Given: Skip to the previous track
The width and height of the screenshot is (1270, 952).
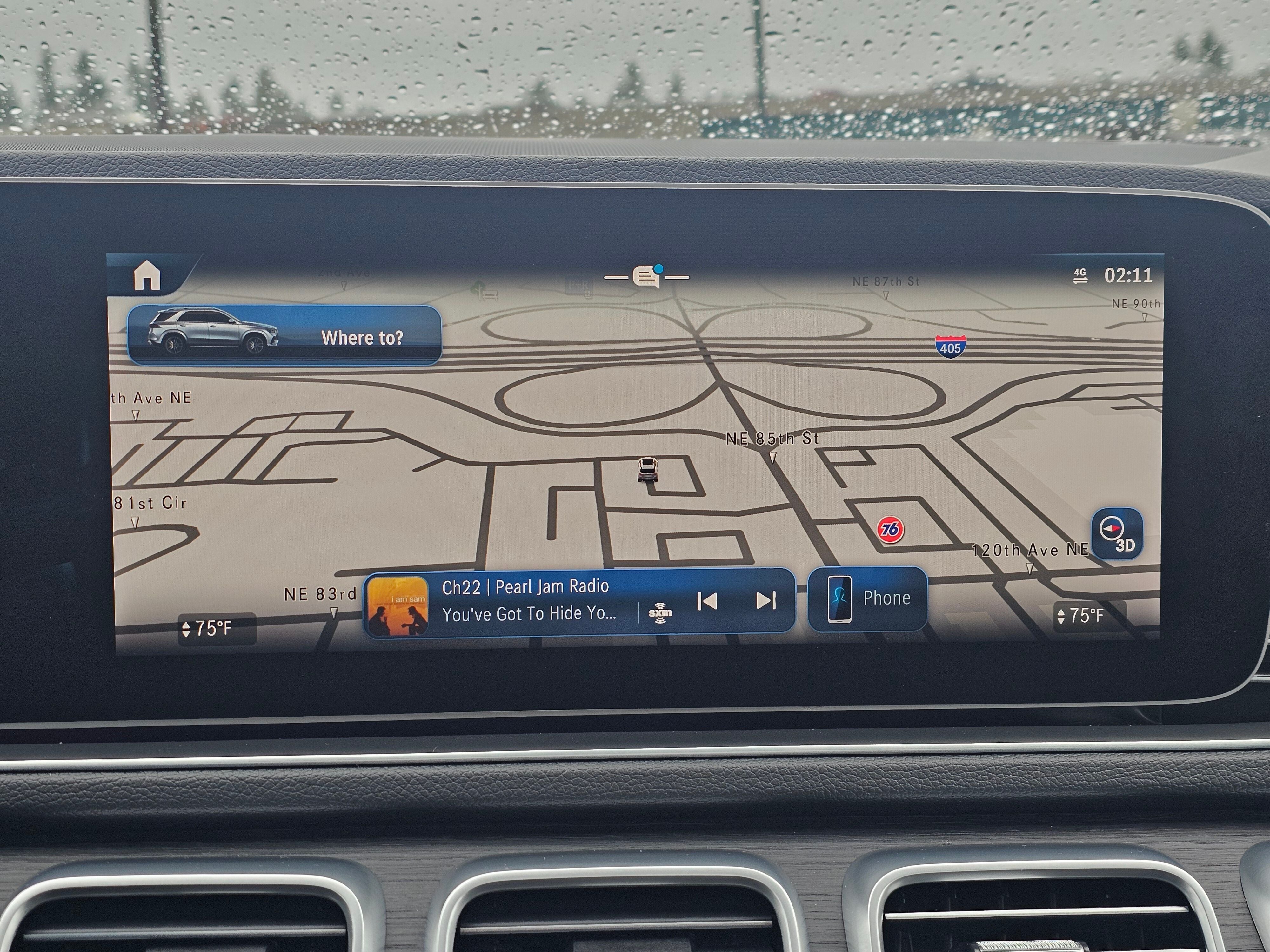Looking at the screenshot, I should [x=707, y=601].
